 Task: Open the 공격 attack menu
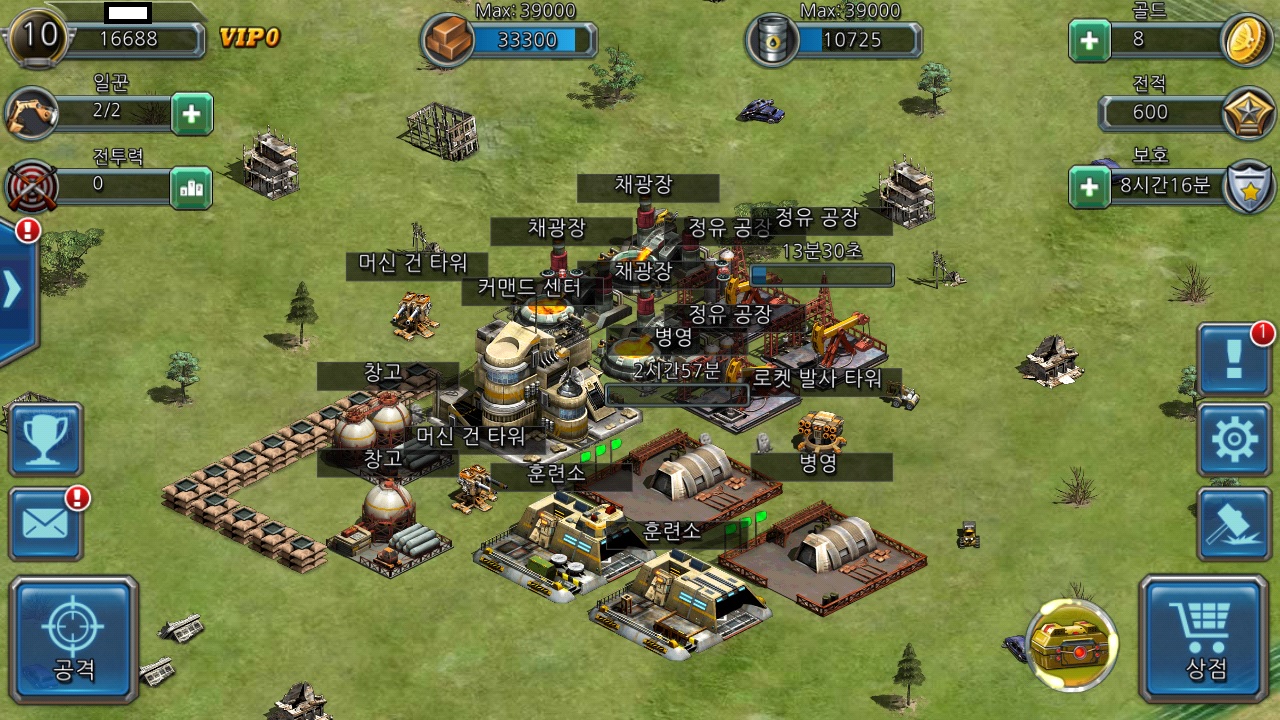click(x=74, y=640)
